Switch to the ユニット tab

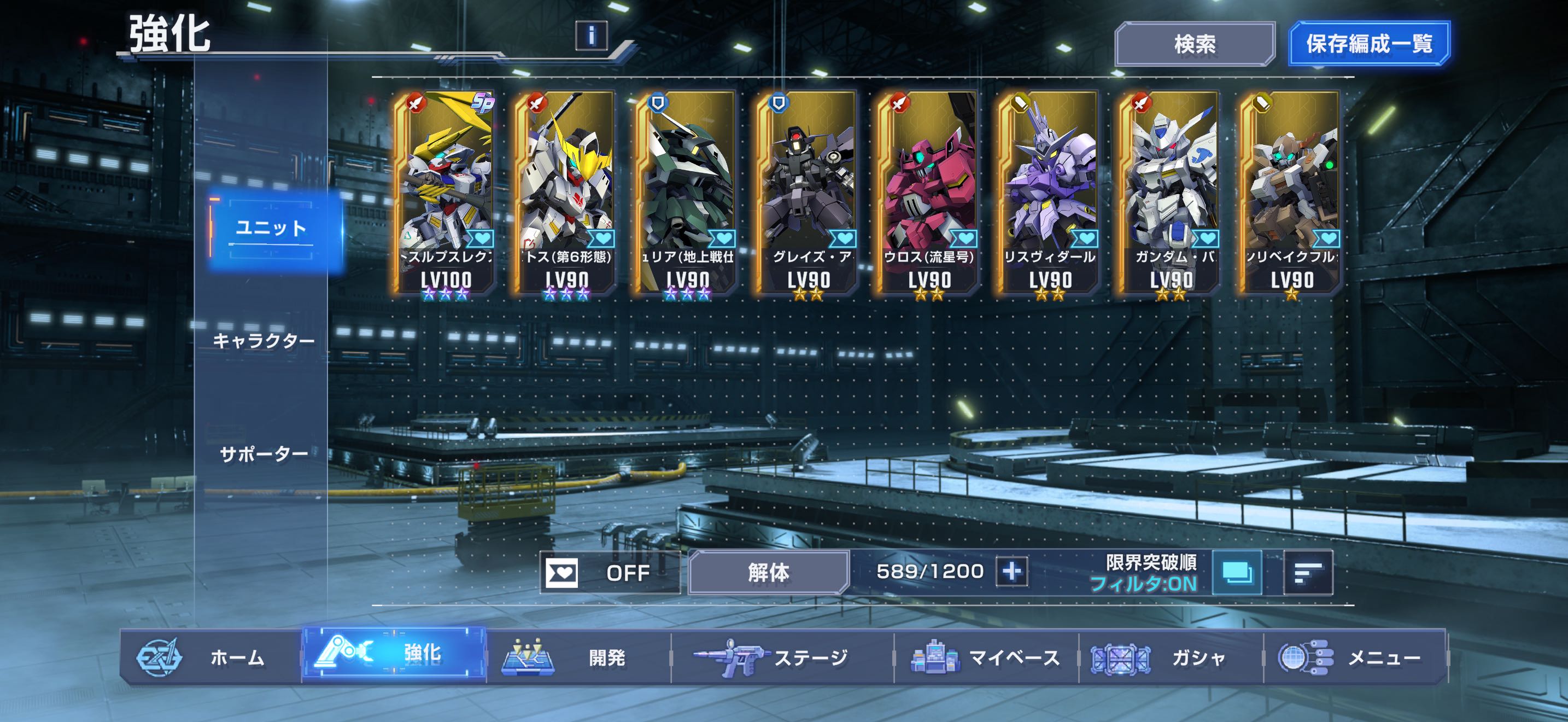(272, 230)
